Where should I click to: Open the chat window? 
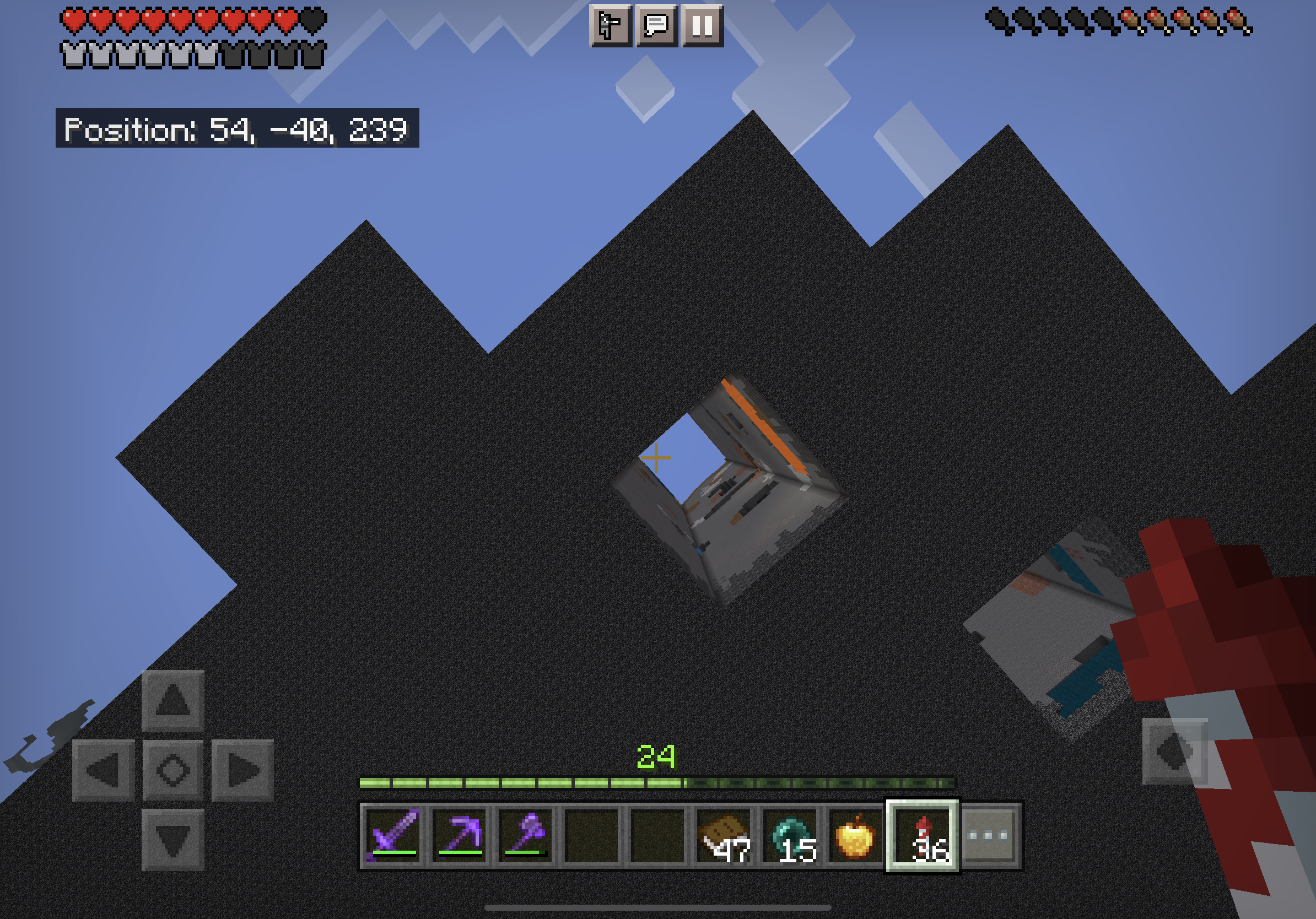[x=656, y=26]
